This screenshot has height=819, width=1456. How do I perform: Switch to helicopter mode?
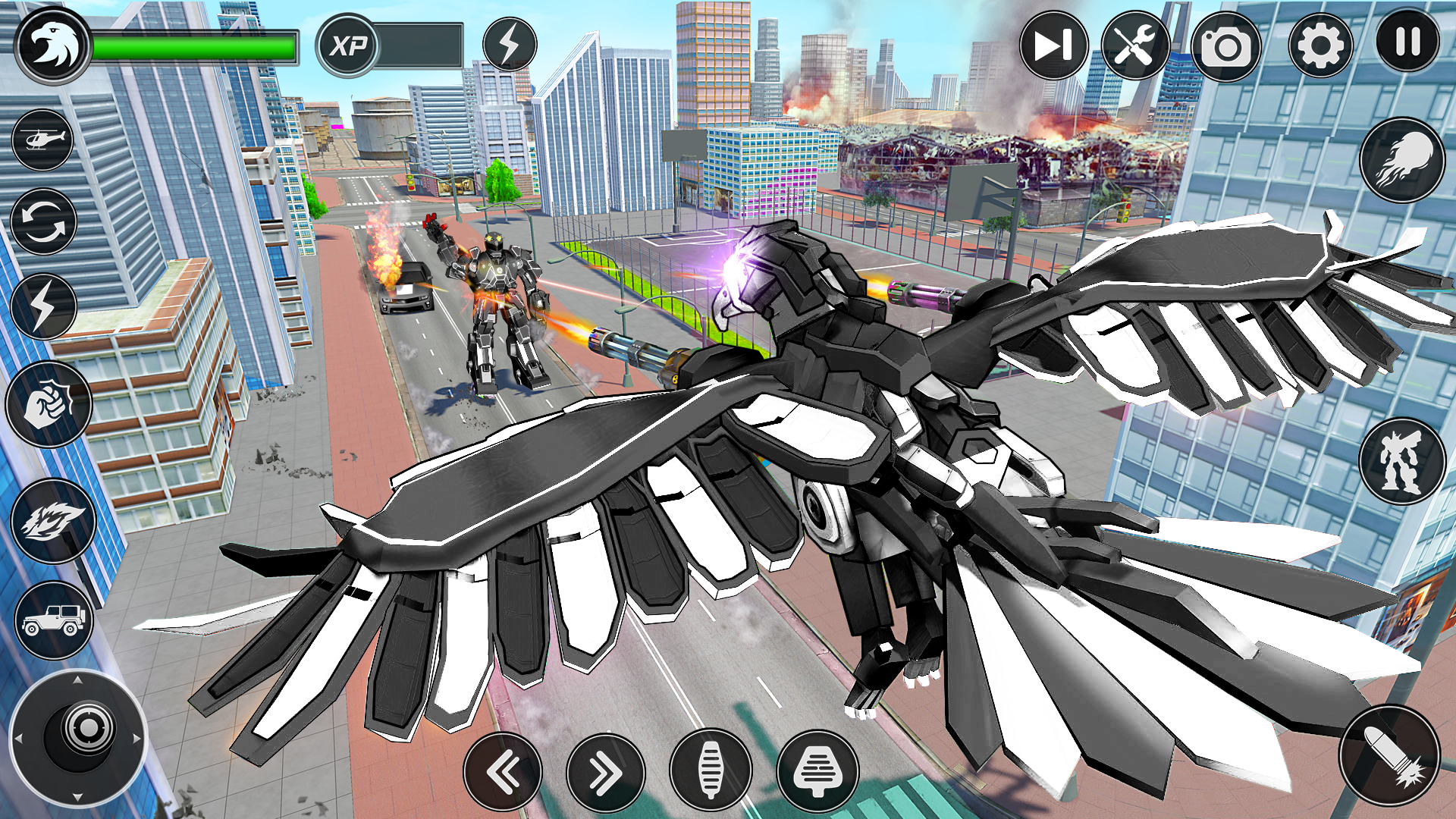43,140
